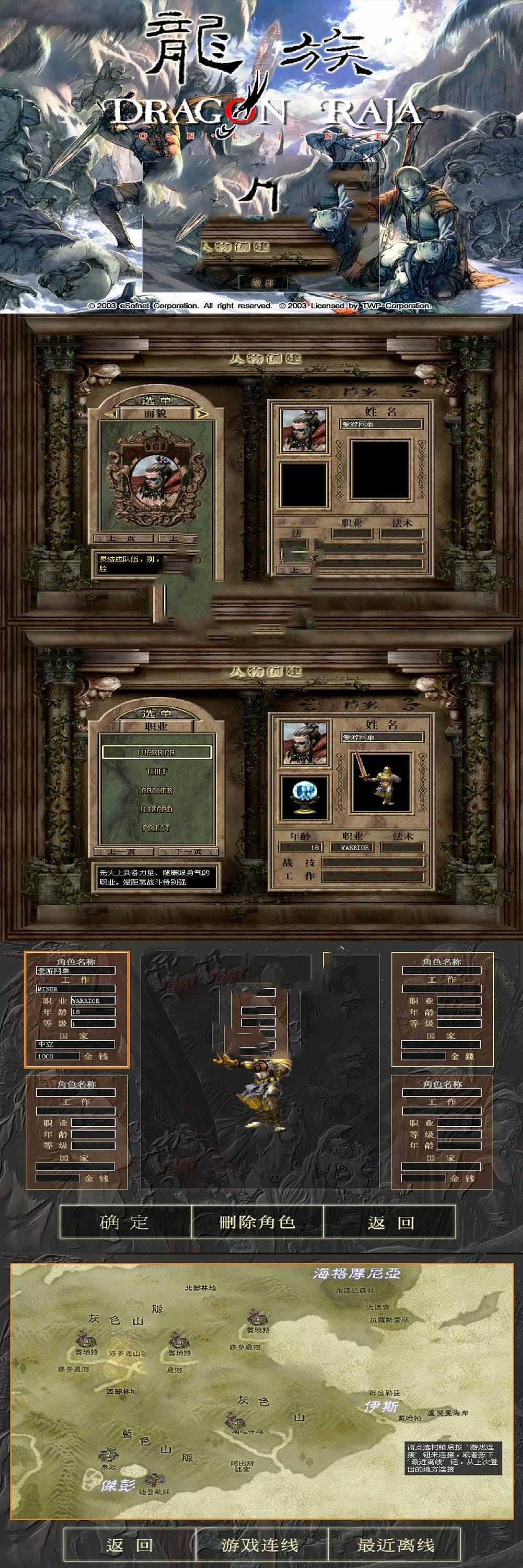
Task: Show the next face with the right arrow
Action: (202, 413)
